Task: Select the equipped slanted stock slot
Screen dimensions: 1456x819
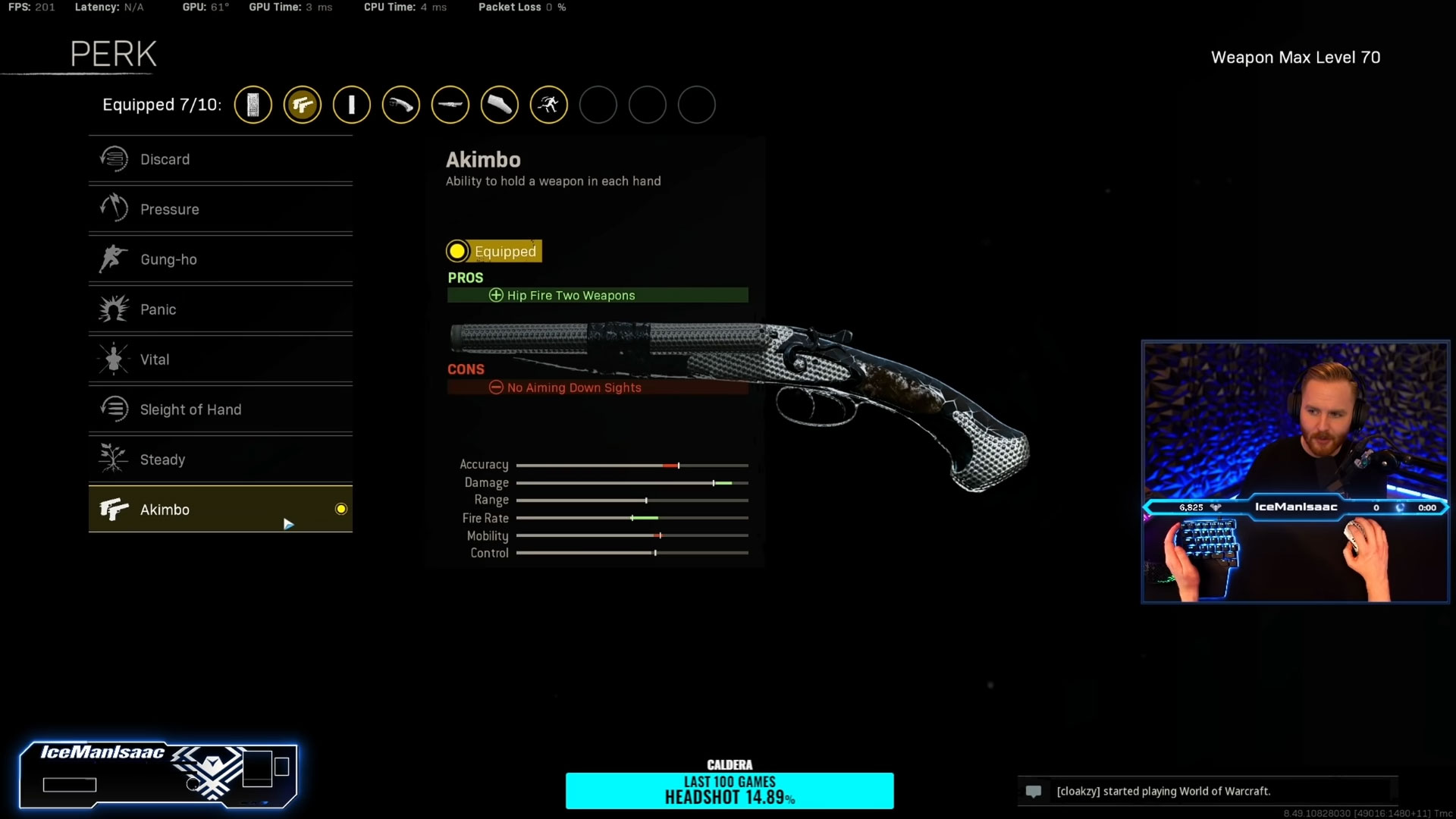Action: 500,105
